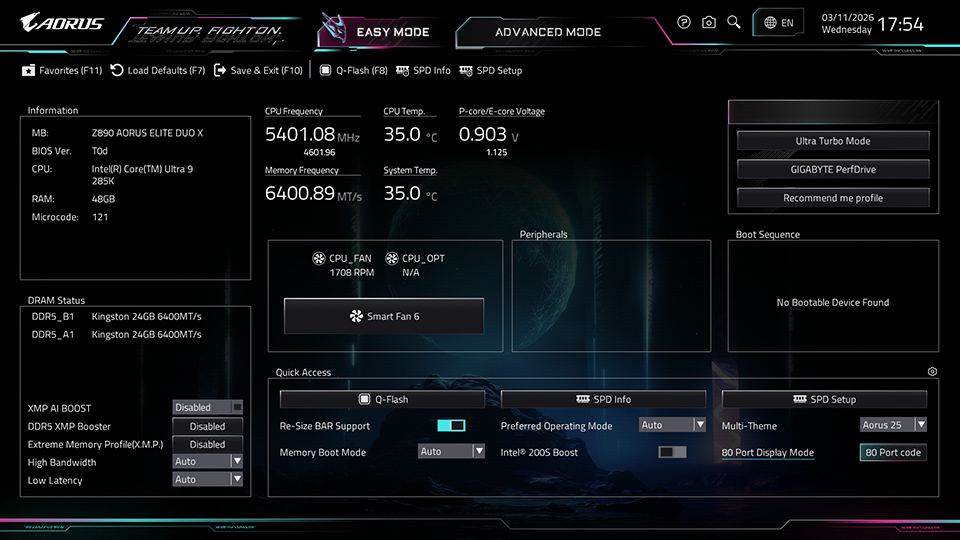
Task: Activate Ultra Turbo Mode
Action: point(832,141)
